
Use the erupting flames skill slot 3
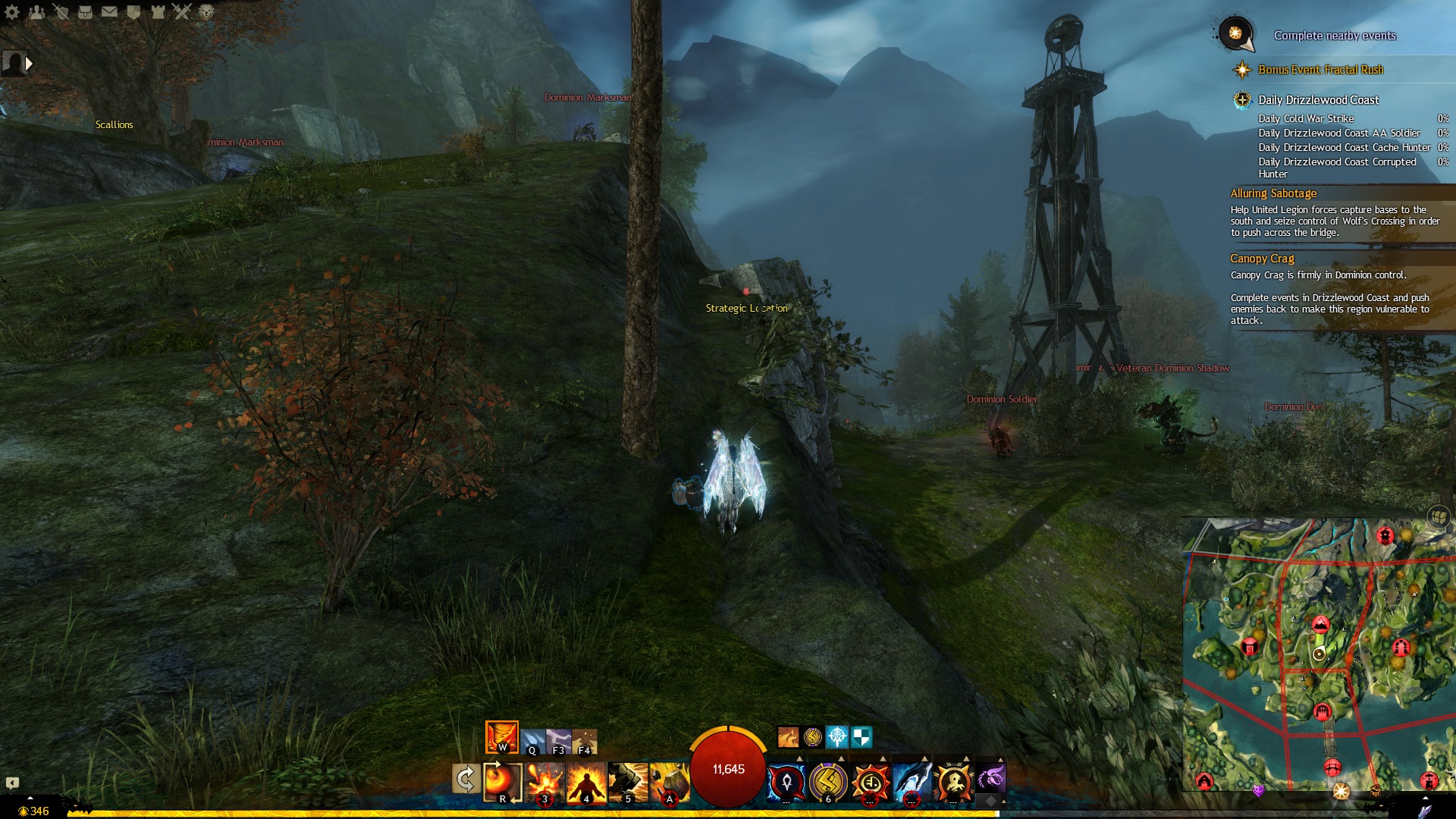click(x=544, y=781)
